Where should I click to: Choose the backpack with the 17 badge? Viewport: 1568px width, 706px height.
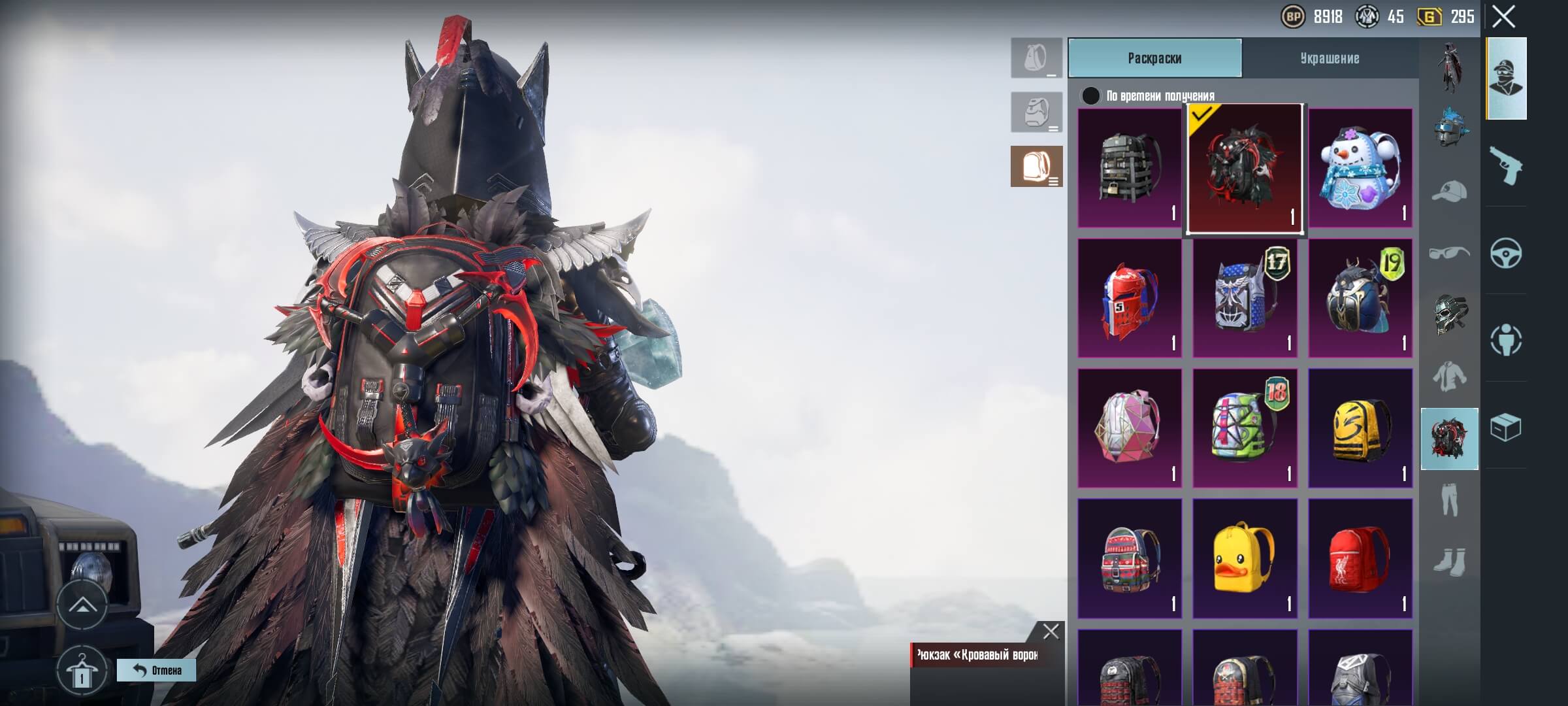[1244, 298]
